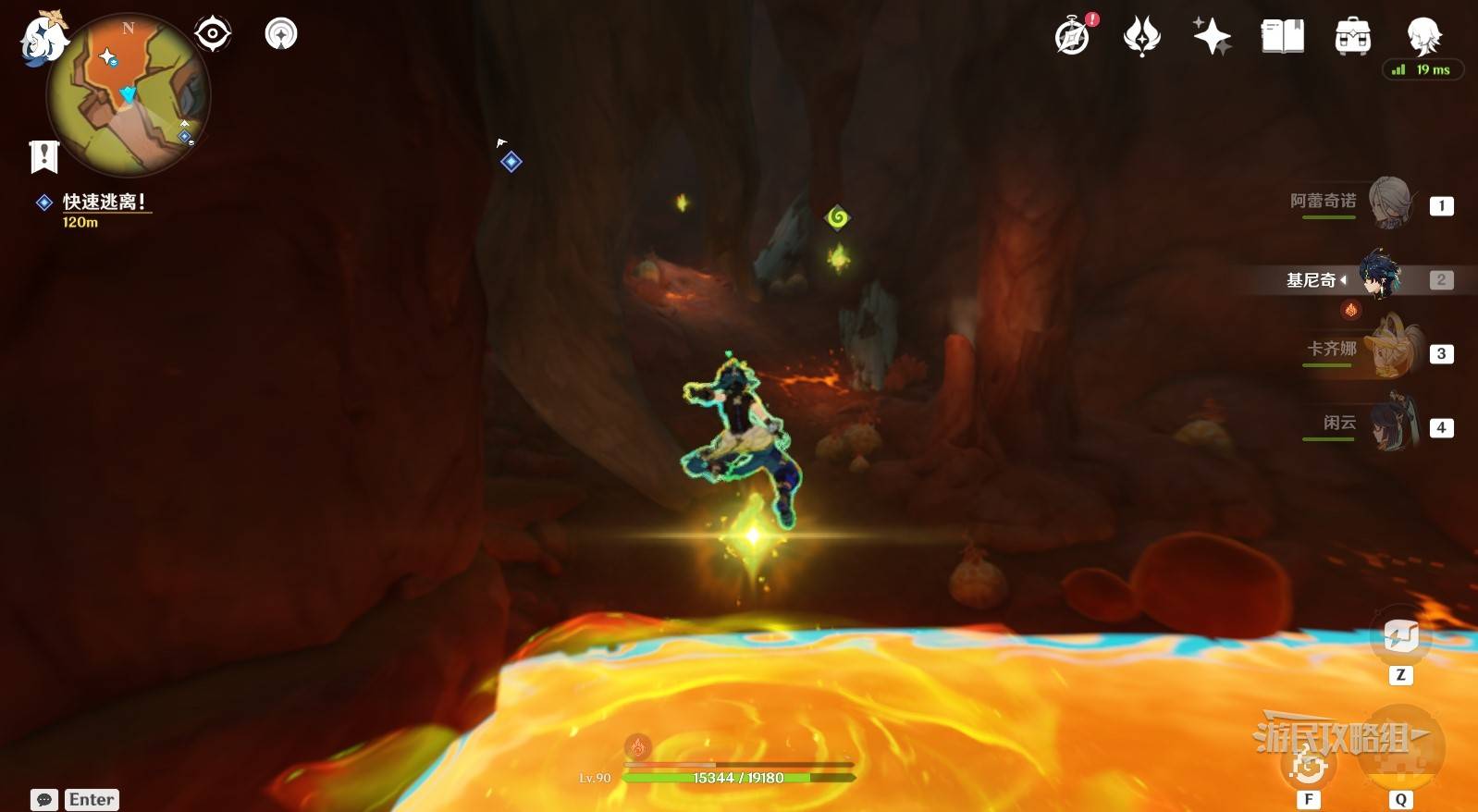Image resolution: width=1478 pixels, height=812 pixels.
Task: Open the character profile head icon
Action: coord(1423,36)
